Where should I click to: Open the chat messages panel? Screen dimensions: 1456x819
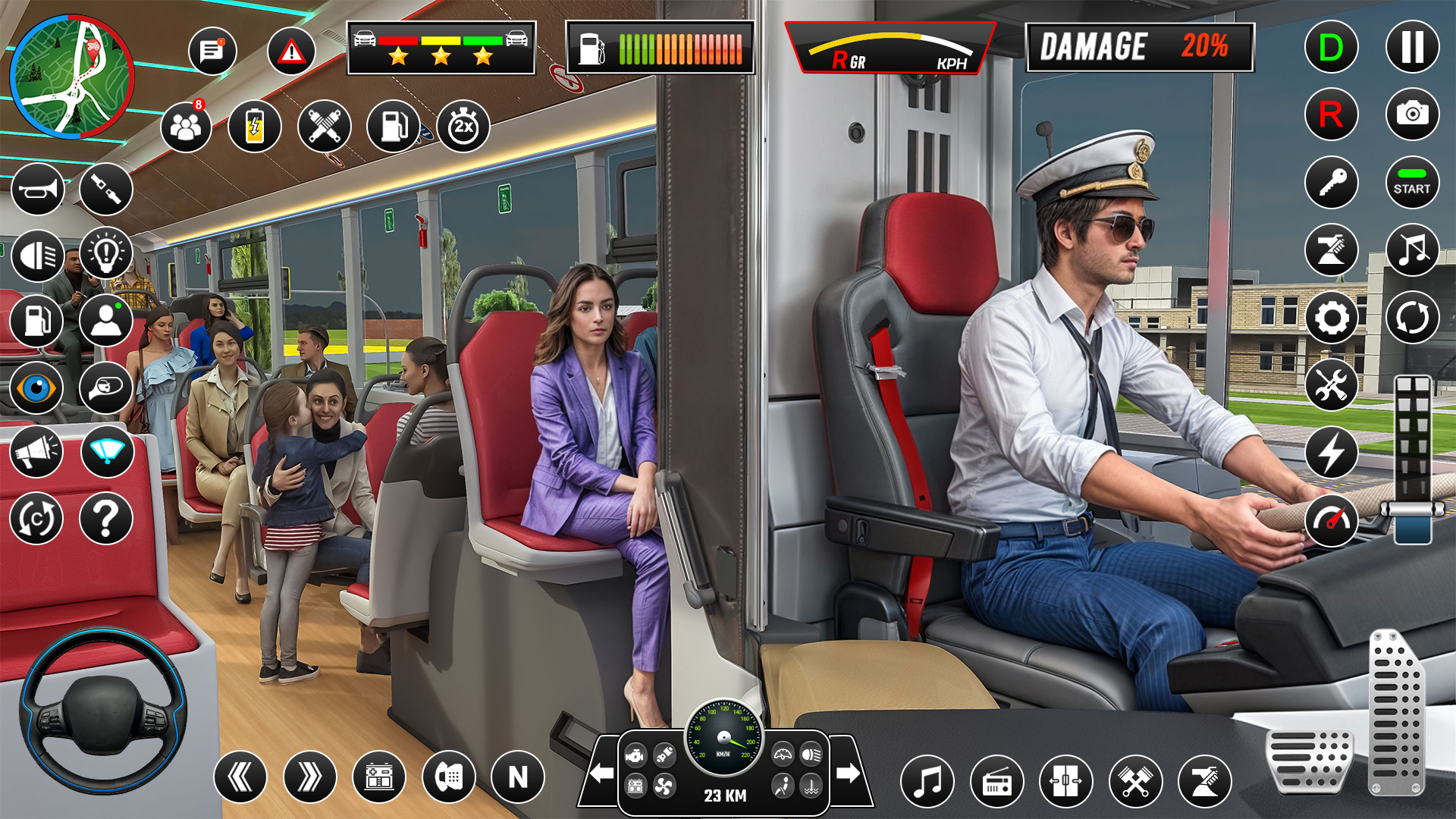pos(215,50)
